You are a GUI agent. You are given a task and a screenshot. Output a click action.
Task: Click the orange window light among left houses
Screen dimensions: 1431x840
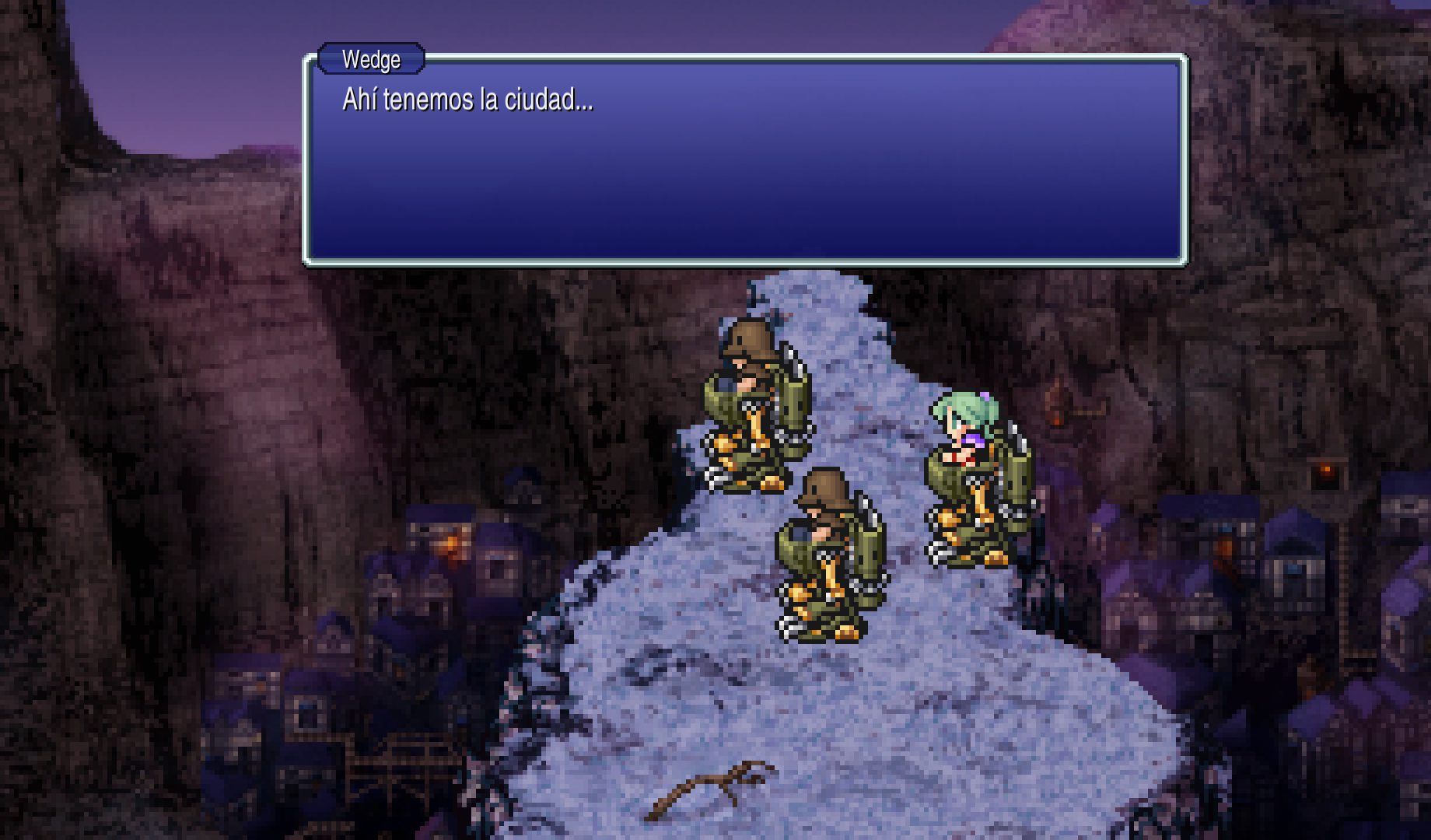click(x=450, y=542)
